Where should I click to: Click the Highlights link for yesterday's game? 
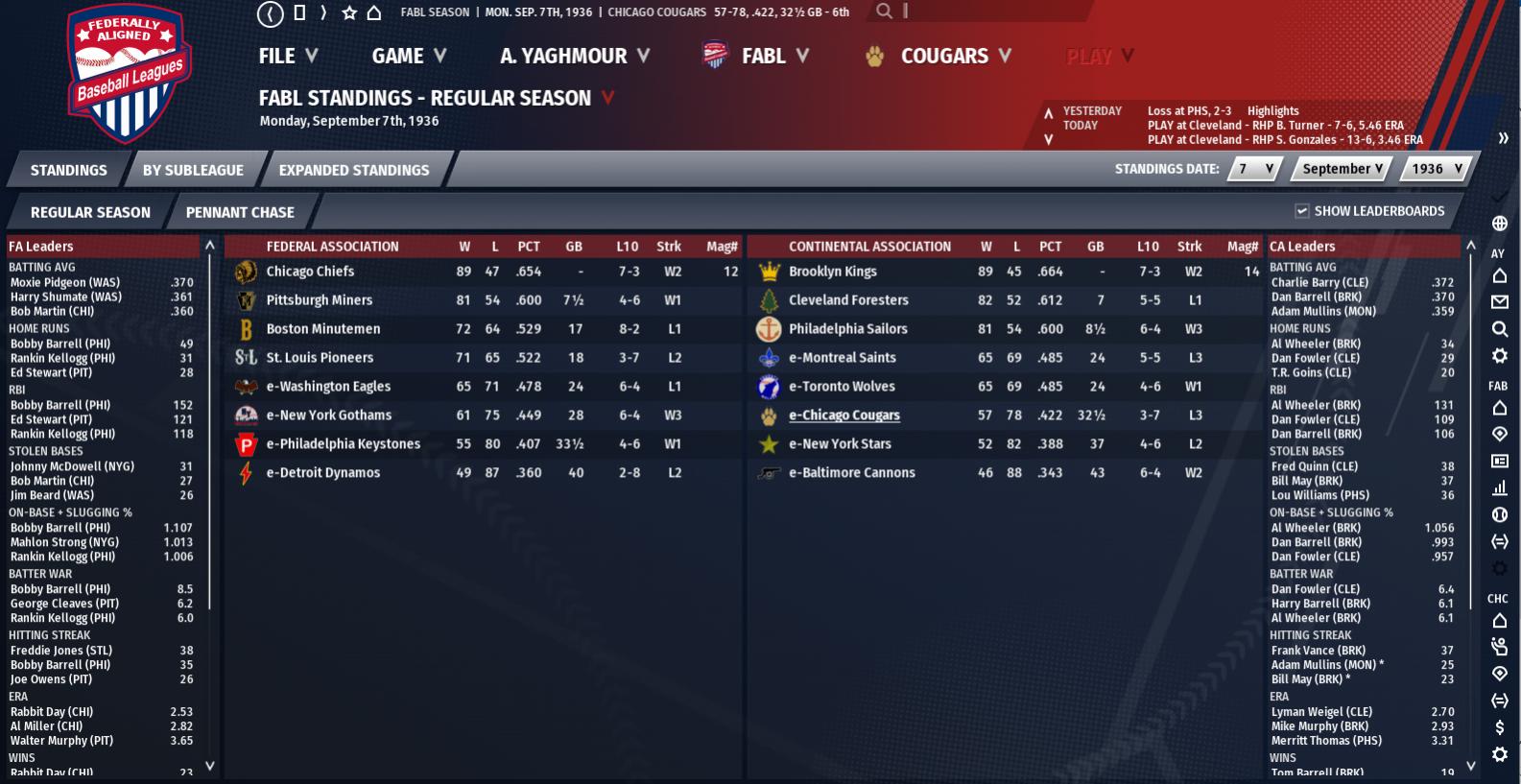[x=1272, y=111]
